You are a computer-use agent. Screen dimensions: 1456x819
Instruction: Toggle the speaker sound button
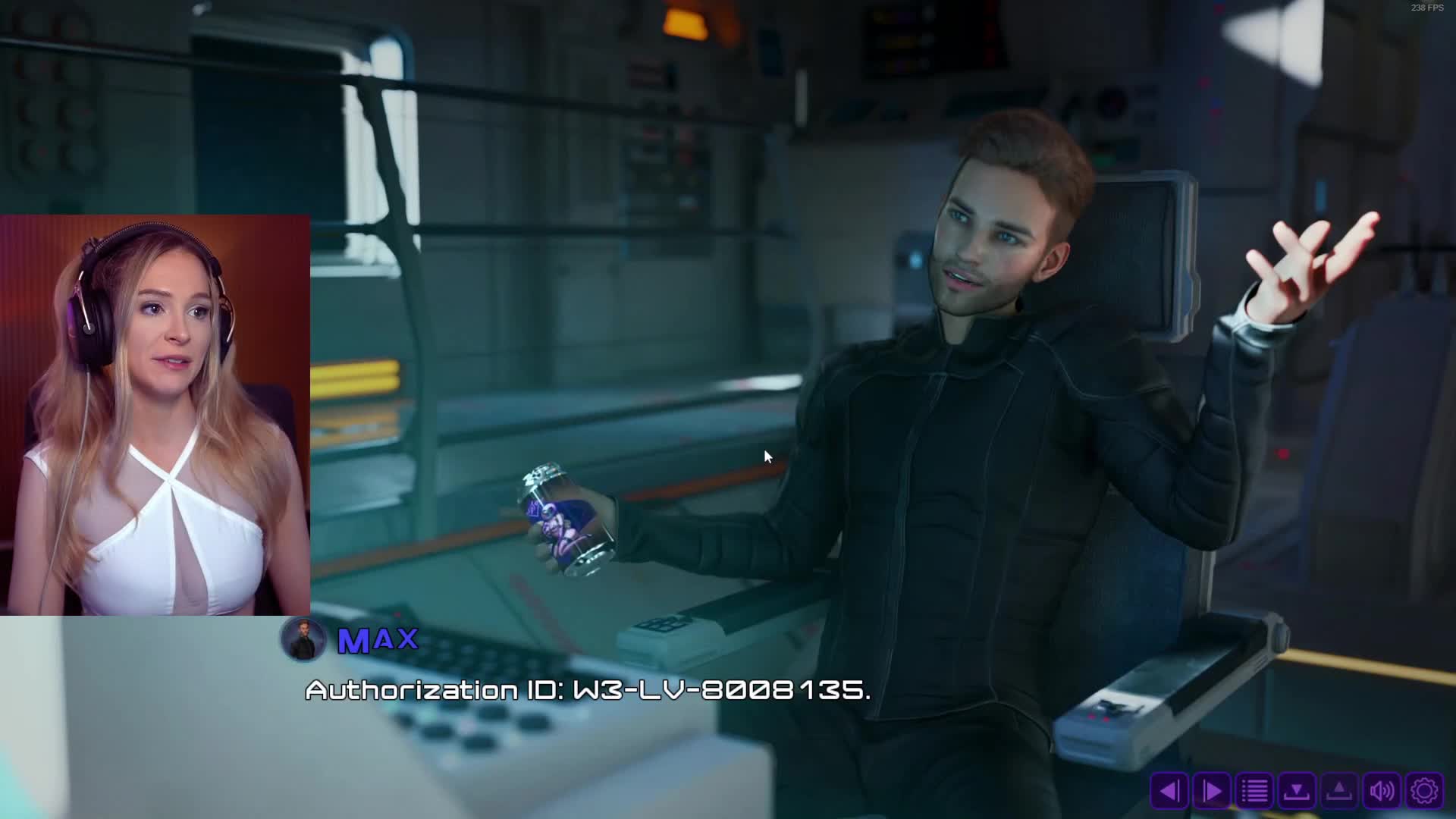1382,791
